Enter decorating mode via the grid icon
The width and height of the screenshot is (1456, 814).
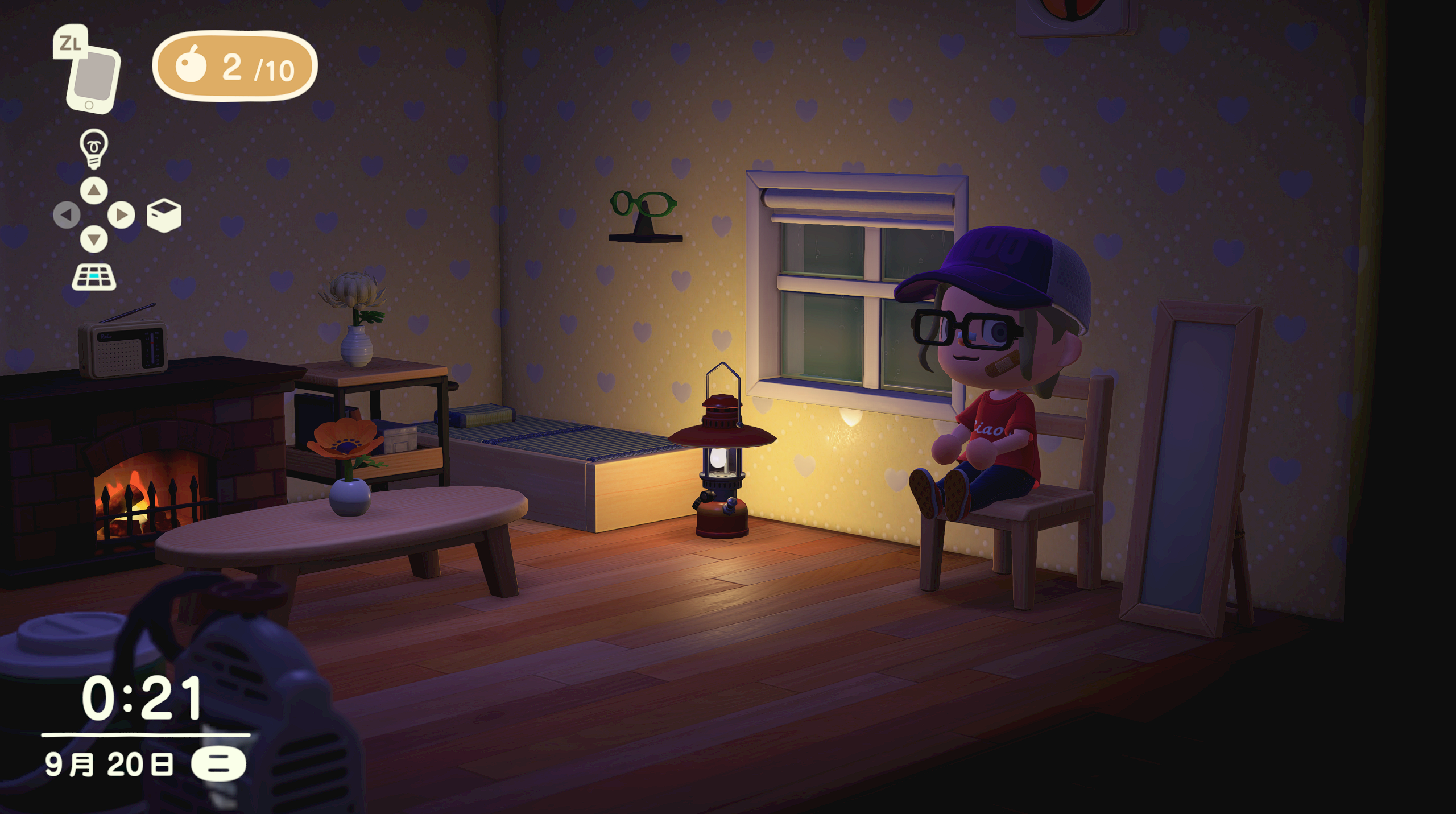point(94,277)
